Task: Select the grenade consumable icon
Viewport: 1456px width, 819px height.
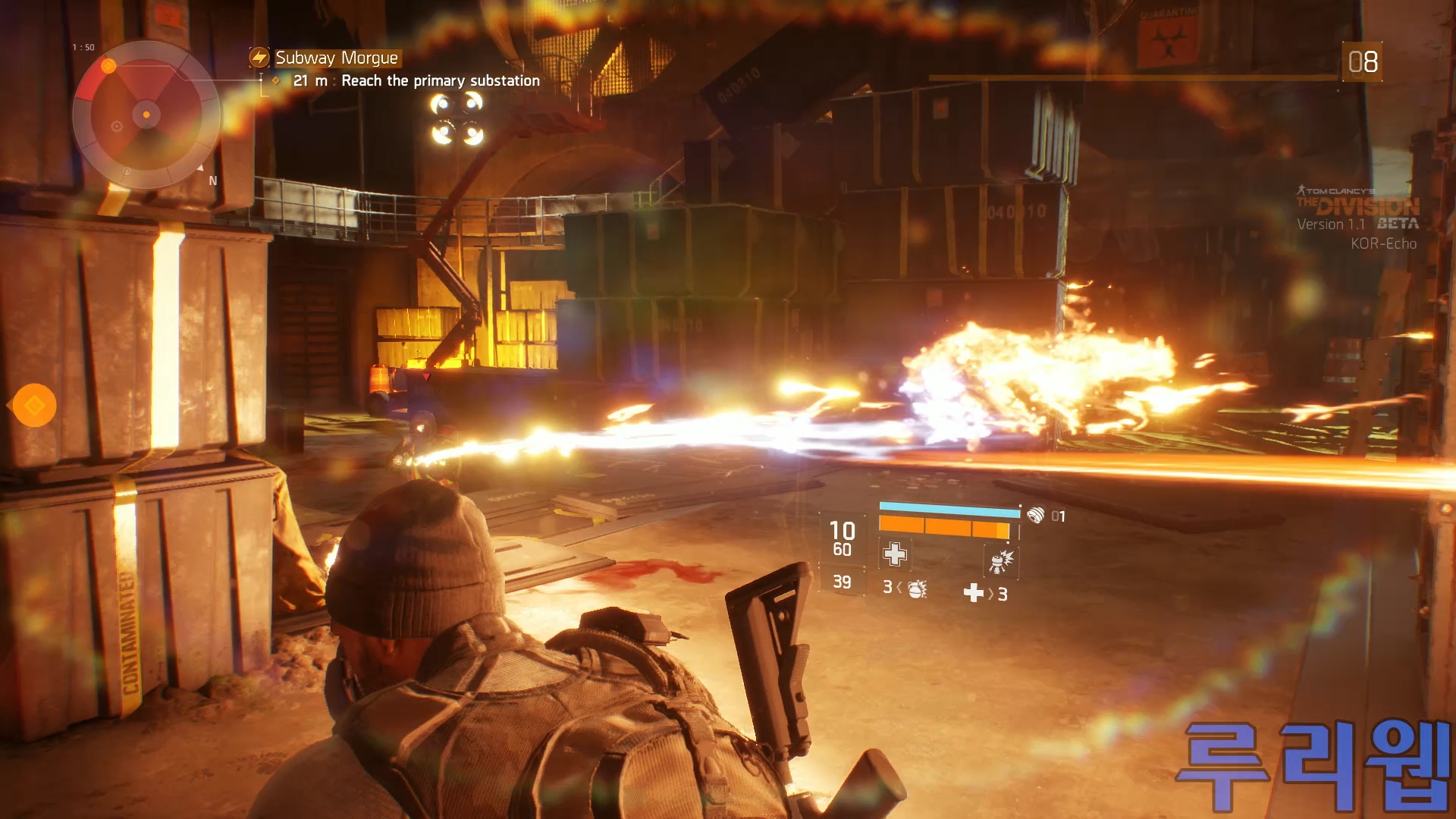Action: click(917, 589)
